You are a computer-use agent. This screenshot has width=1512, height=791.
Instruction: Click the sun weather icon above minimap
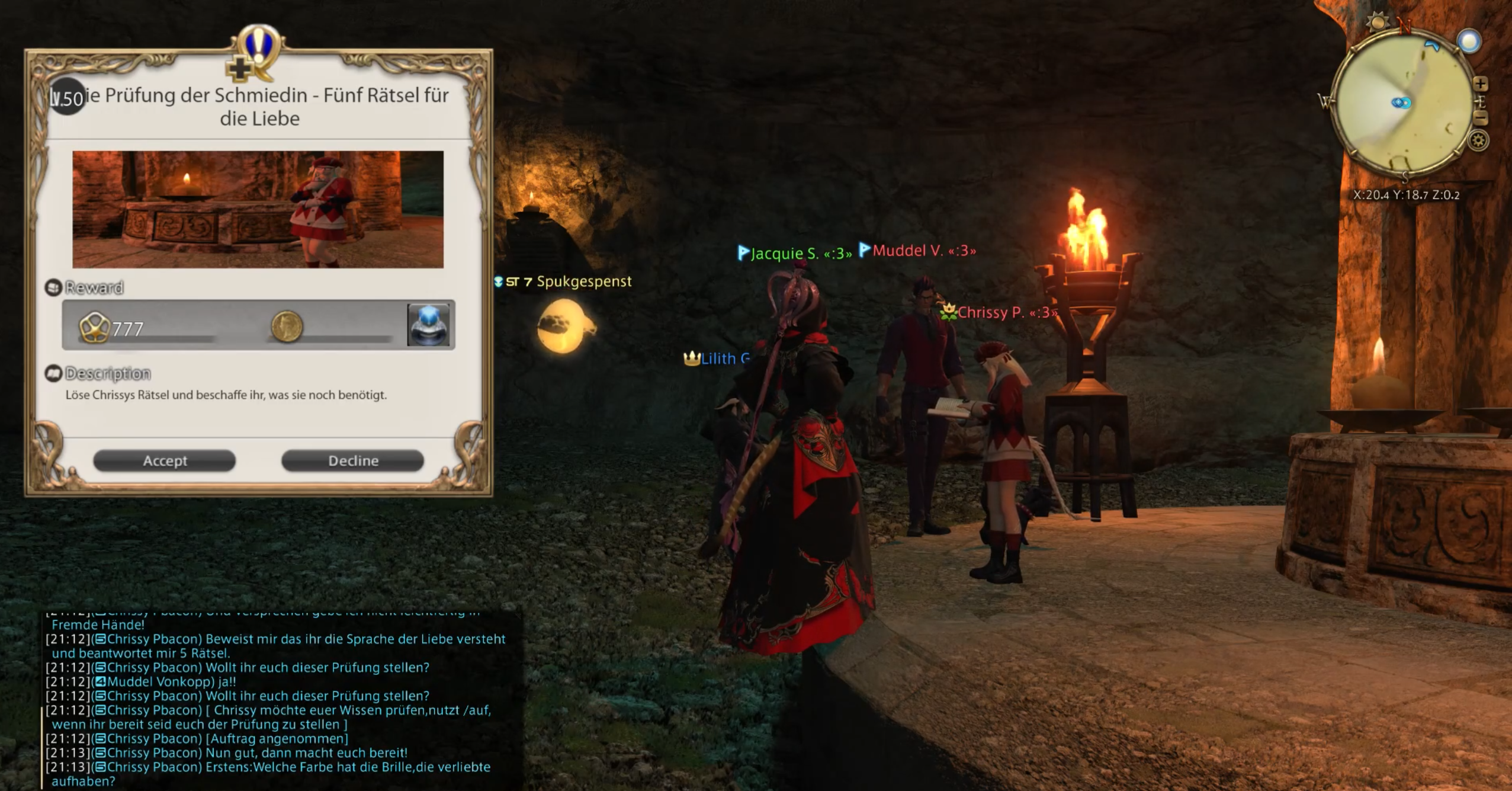pos(1378,23)
